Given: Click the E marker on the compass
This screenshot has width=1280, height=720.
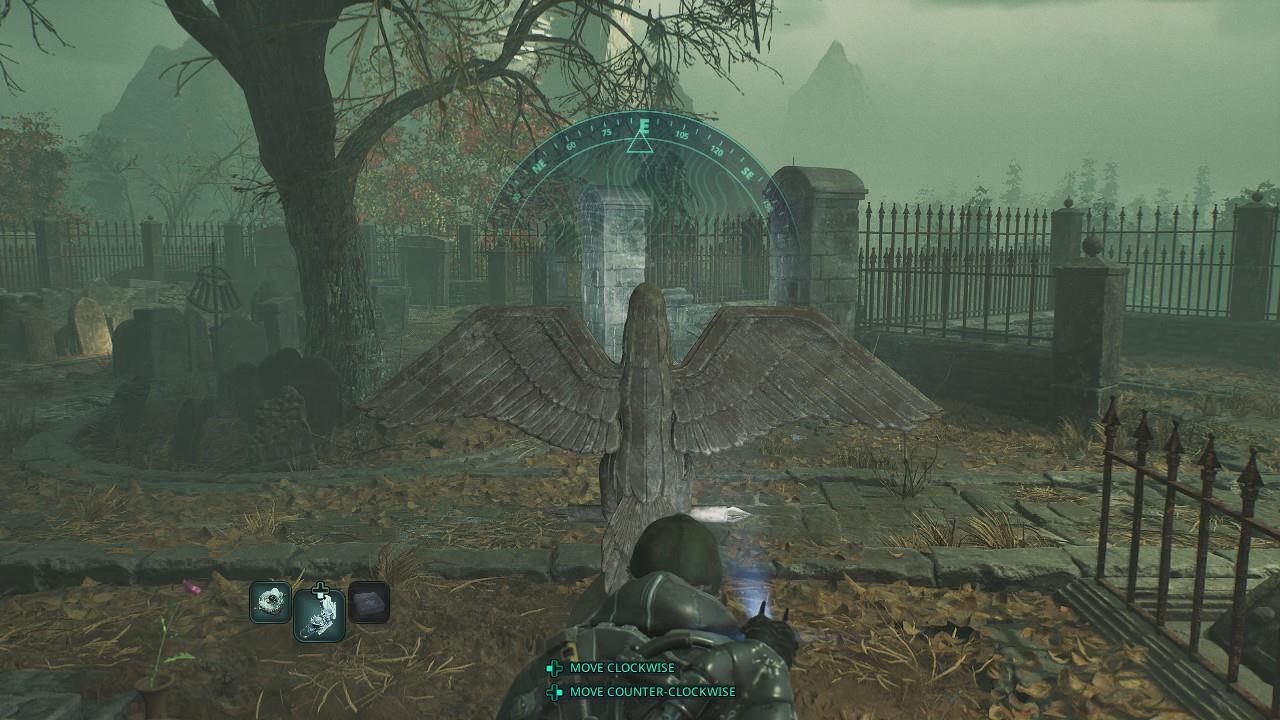Looking at the screenshot, I should pos(645,125).
